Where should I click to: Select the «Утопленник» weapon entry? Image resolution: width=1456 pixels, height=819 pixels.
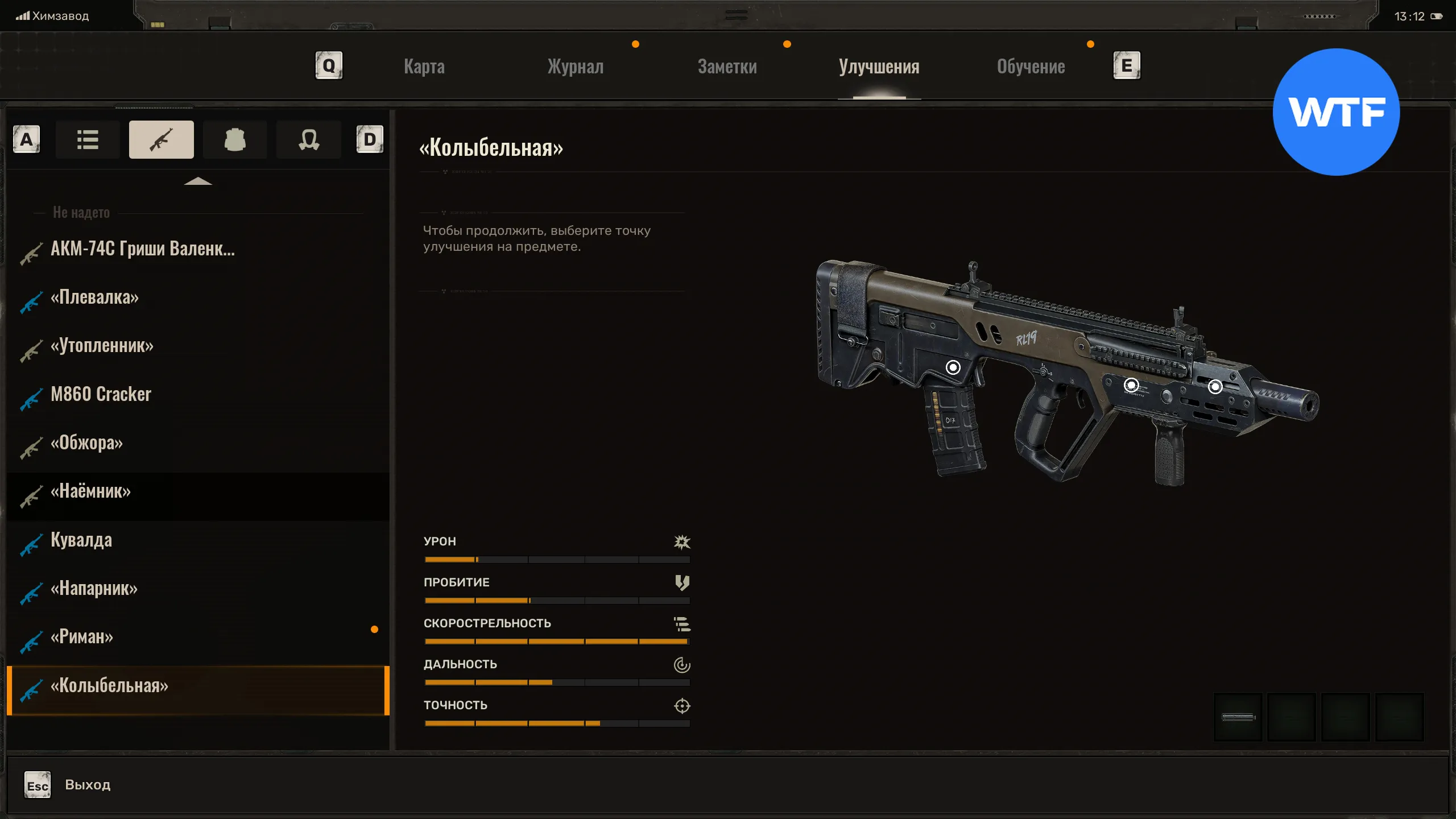[102, 346]
